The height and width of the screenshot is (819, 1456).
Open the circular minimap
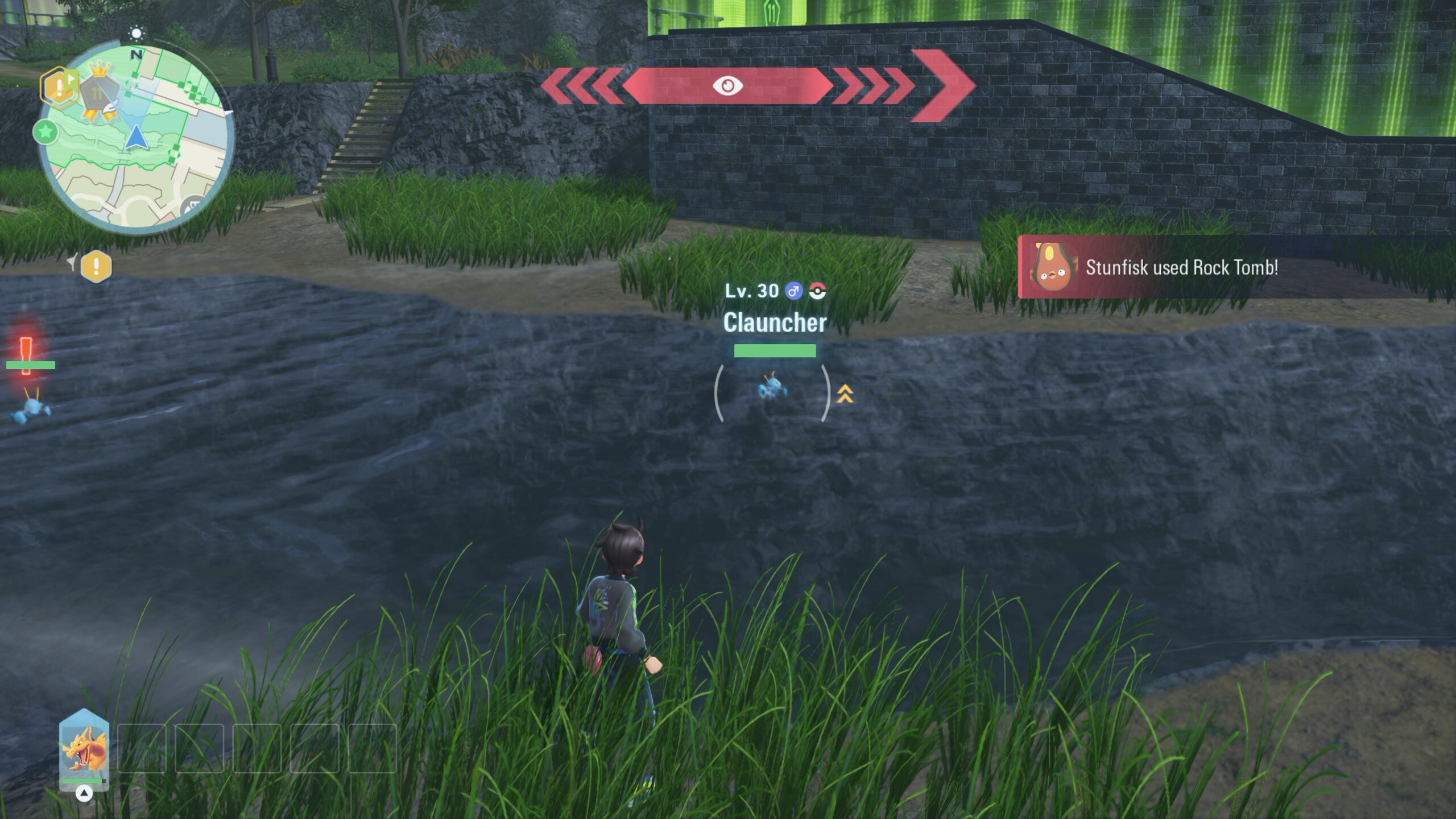pyautogui.click(x=136, y=139)
